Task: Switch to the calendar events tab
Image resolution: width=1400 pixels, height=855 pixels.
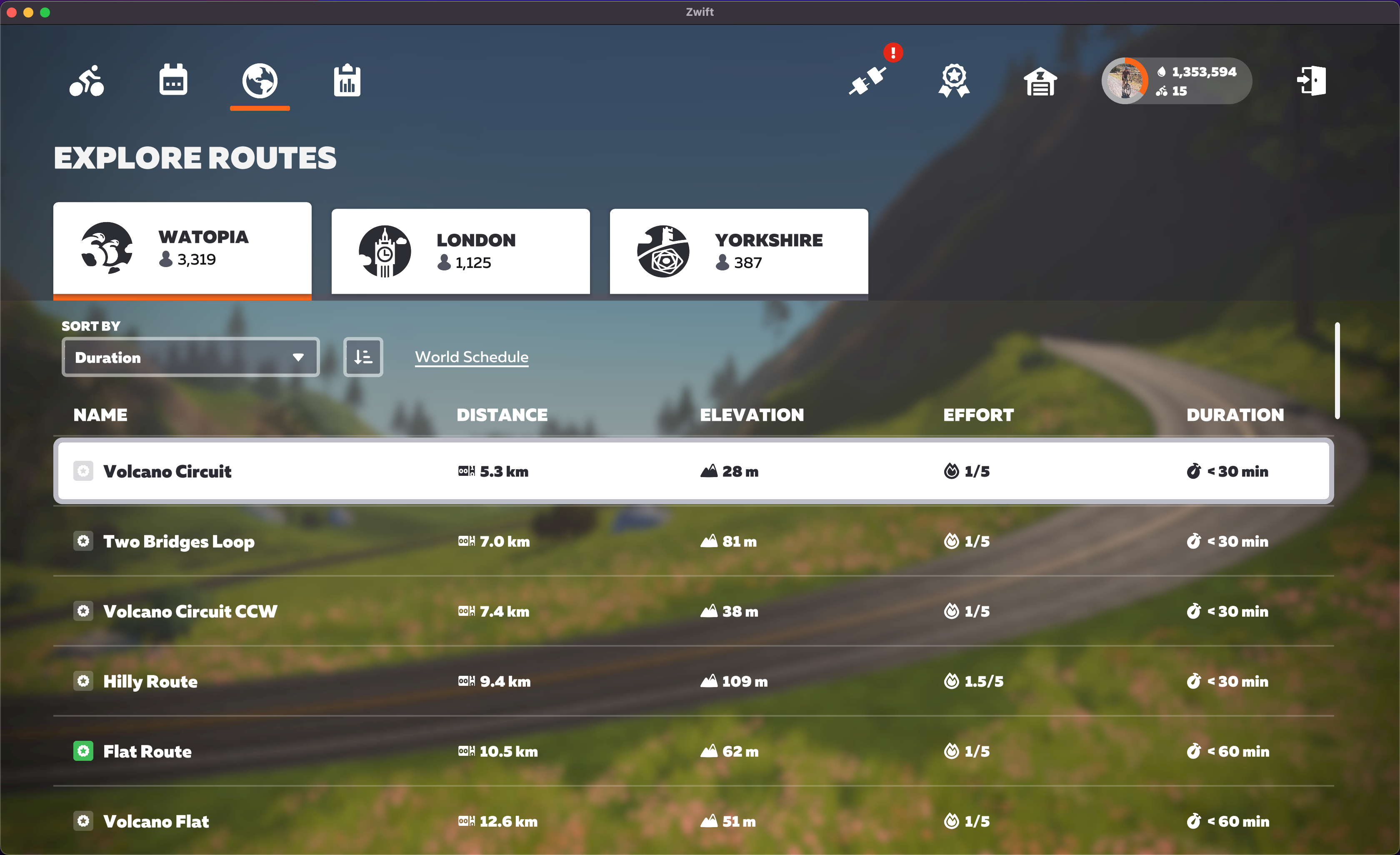Action: point(173,81)
